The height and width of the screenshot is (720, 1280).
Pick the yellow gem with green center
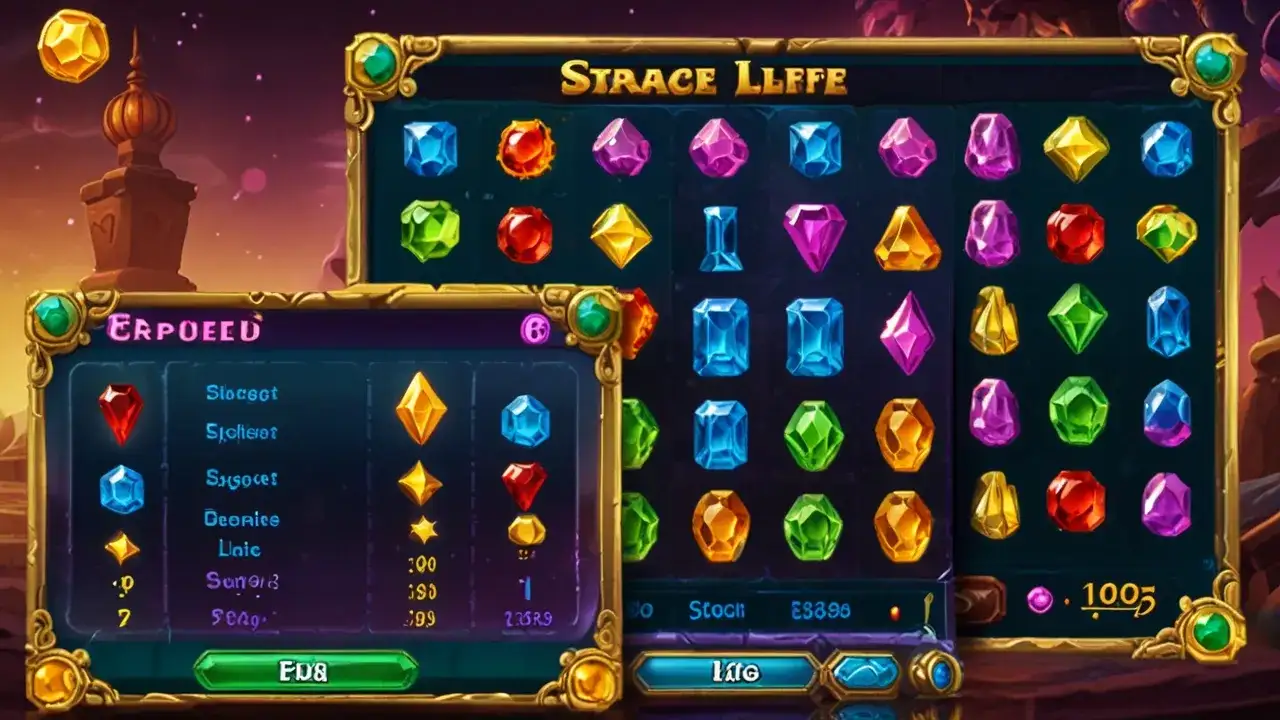(x=1166, y=233)
